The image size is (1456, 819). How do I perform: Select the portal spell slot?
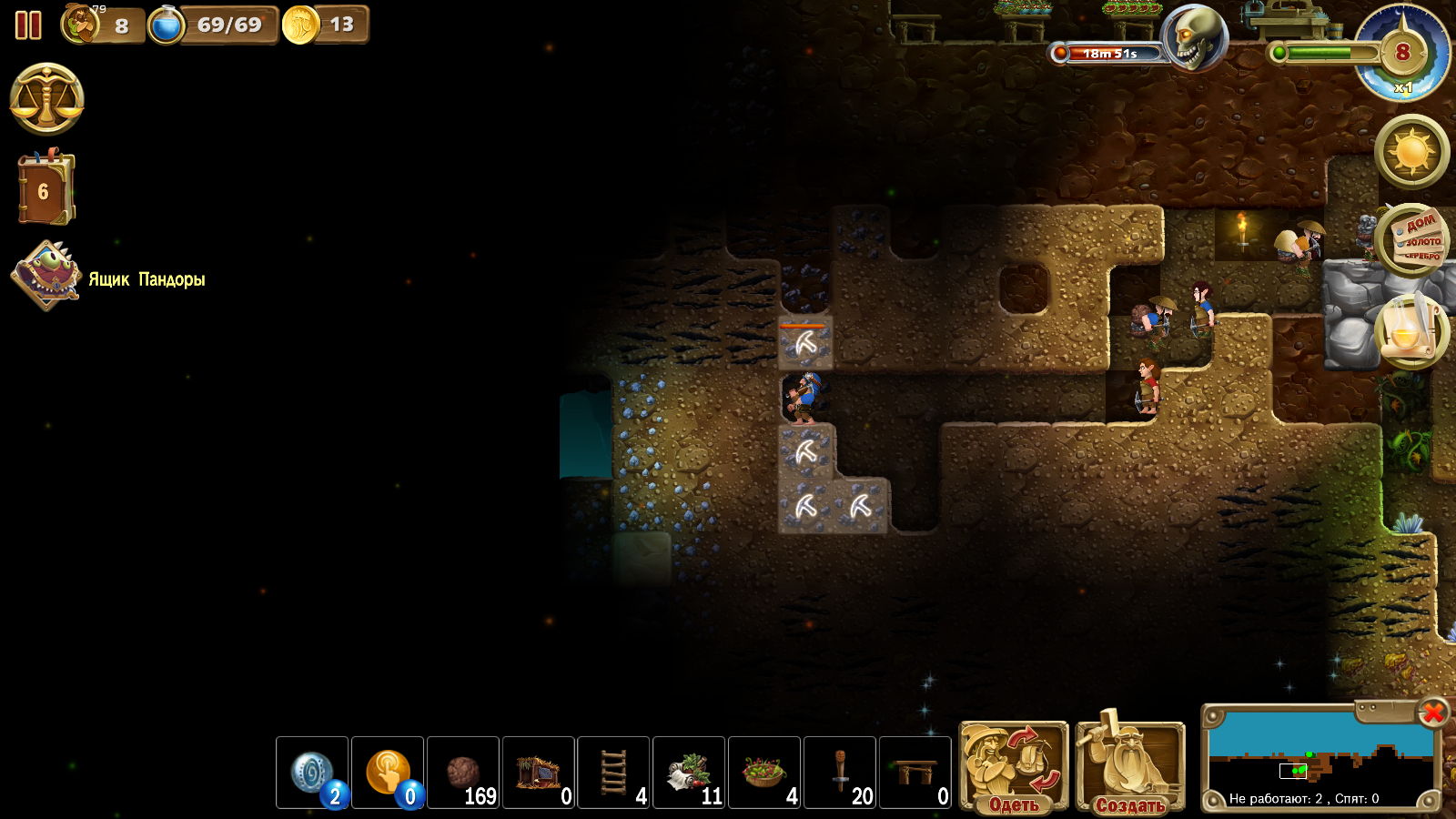(x=312, y=773)
